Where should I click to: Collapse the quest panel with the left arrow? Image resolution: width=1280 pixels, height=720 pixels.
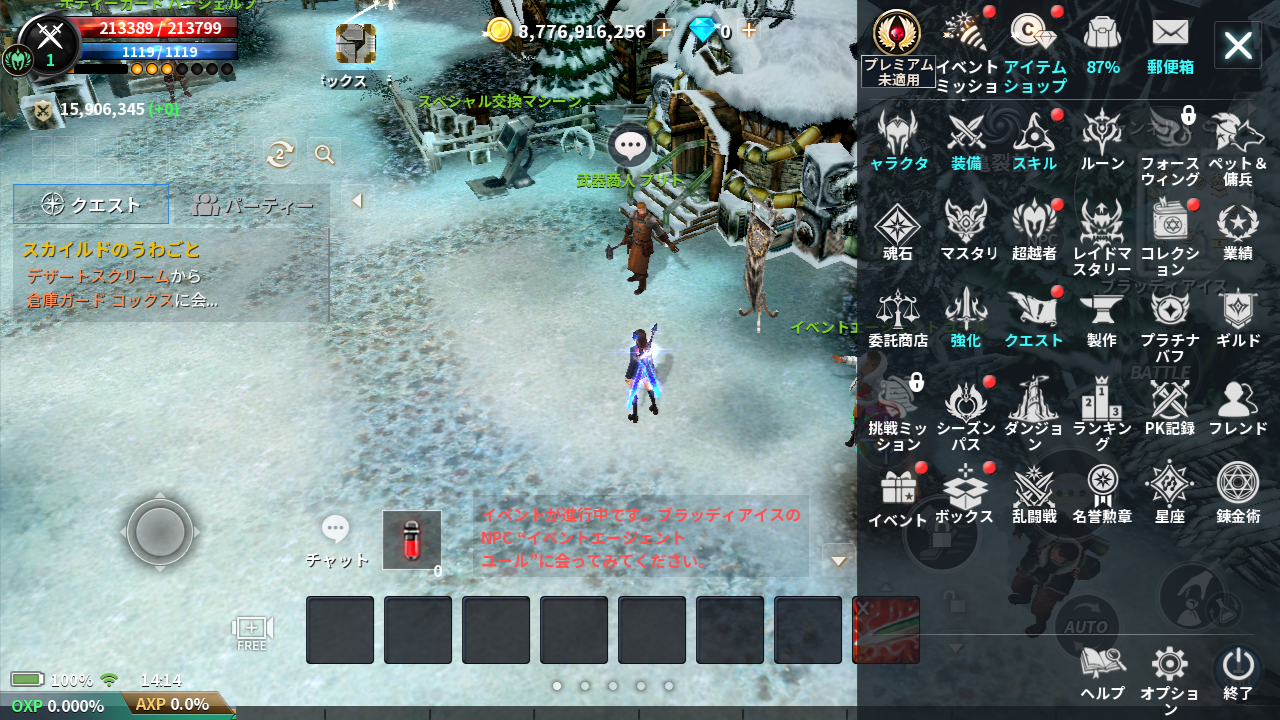357,200
